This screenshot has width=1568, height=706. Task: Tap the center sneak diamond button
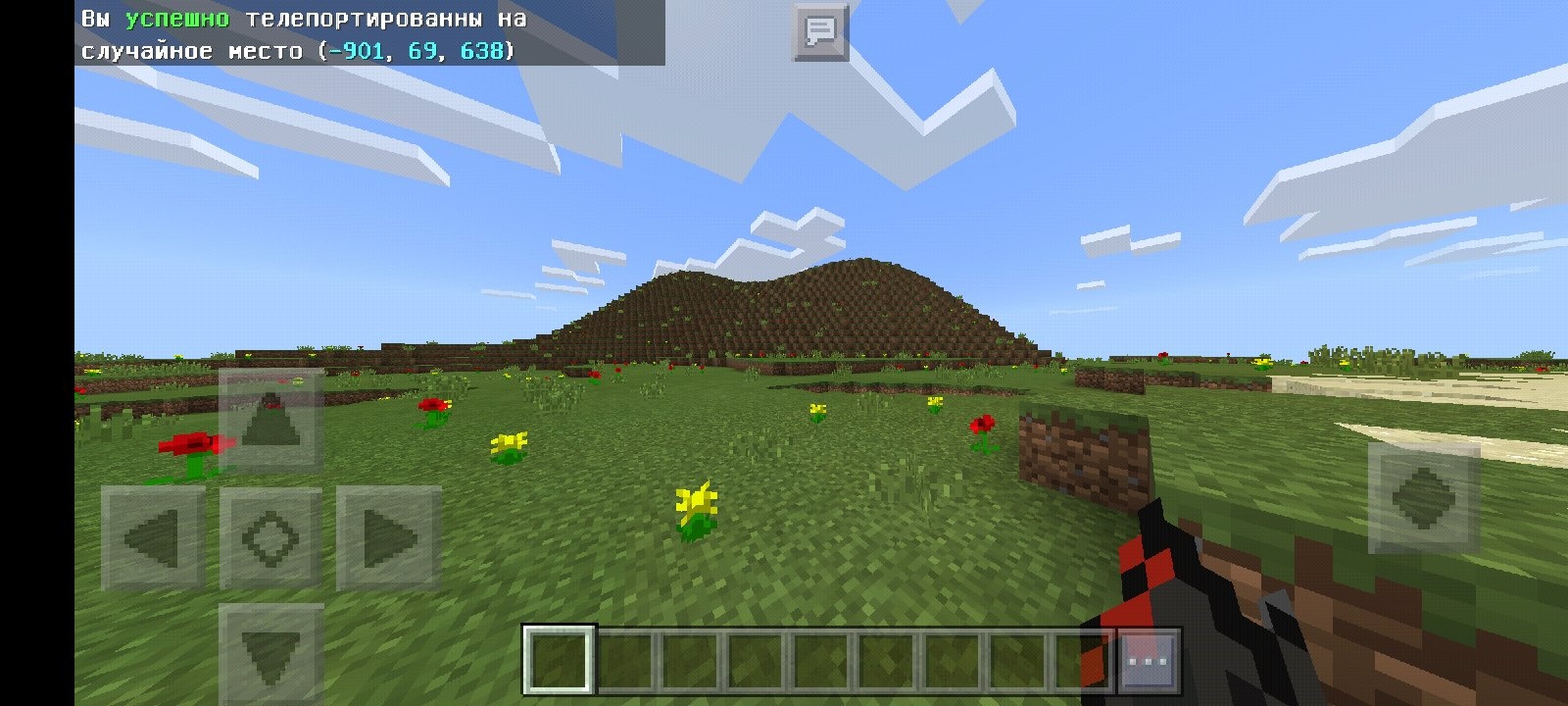(271, 538)
